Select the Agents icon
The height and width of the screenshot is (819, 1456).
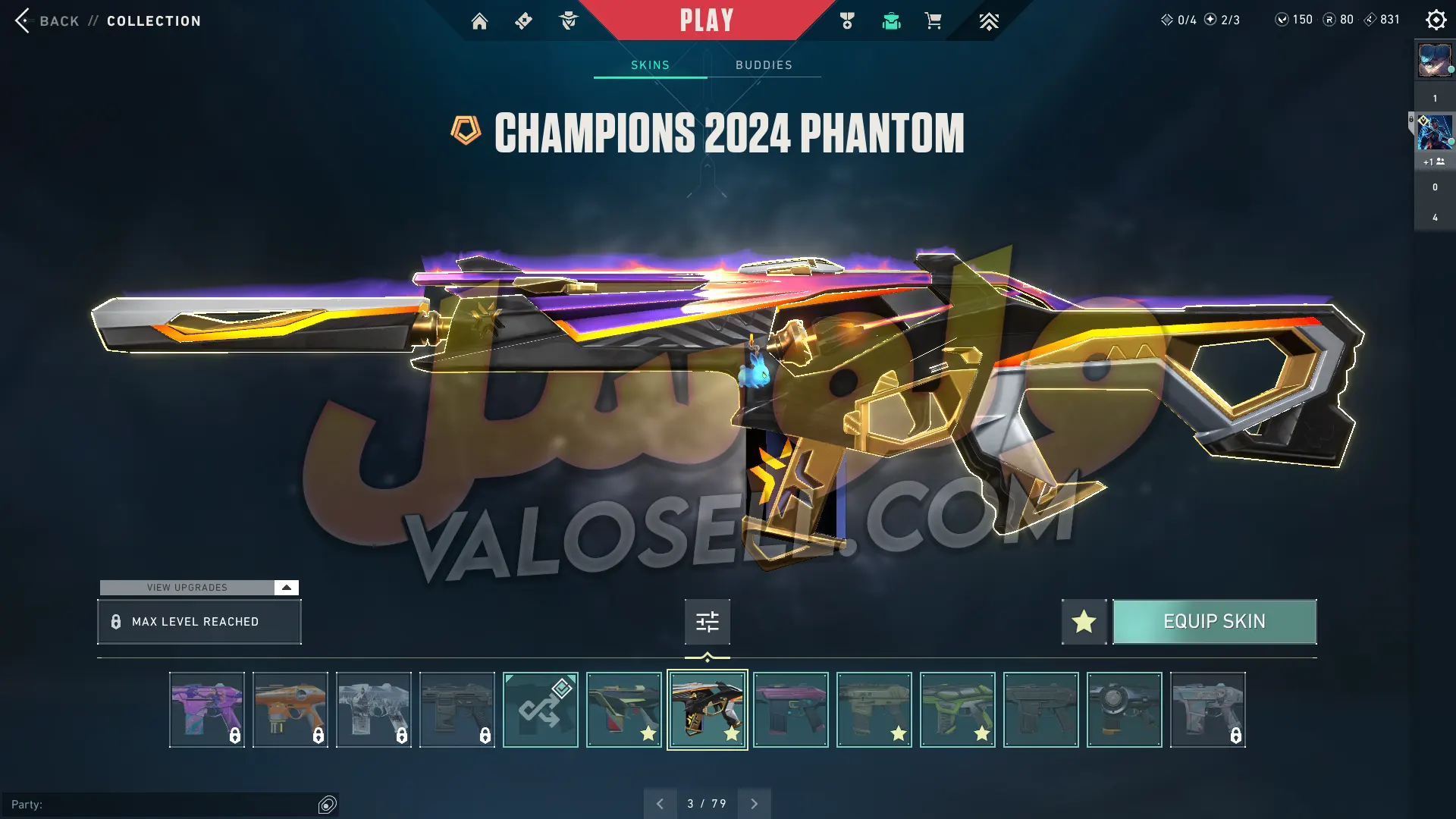[x=568, y=21]
